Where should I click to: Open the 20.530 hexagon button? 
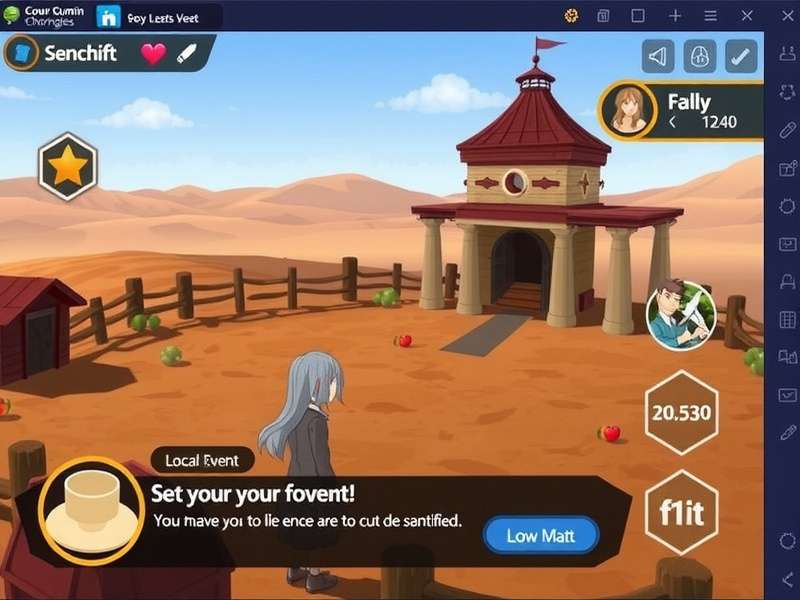tap(681, 412)
